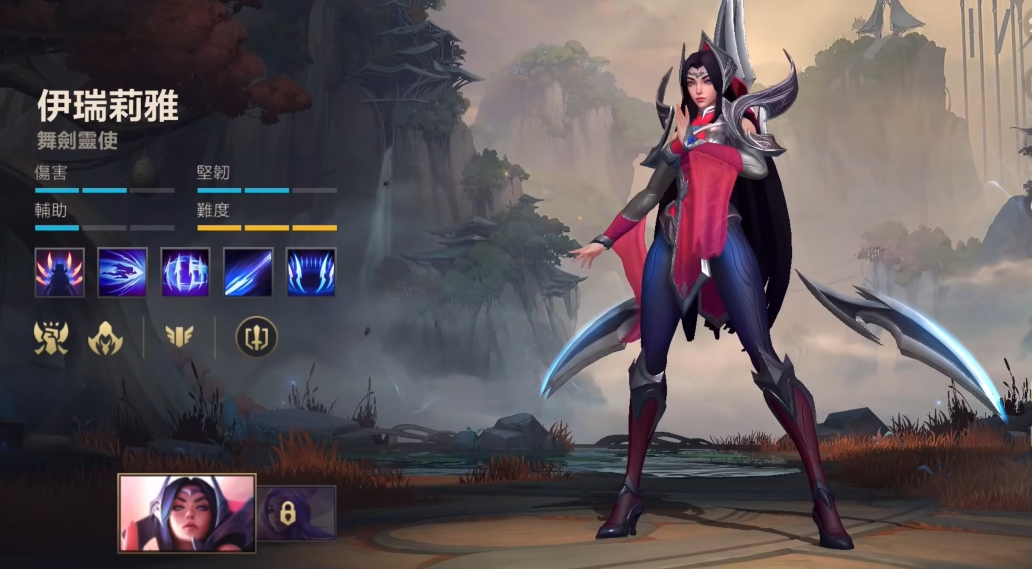Select Irelia's Ionian Fervor passive icon

click(x=60, y=272)
